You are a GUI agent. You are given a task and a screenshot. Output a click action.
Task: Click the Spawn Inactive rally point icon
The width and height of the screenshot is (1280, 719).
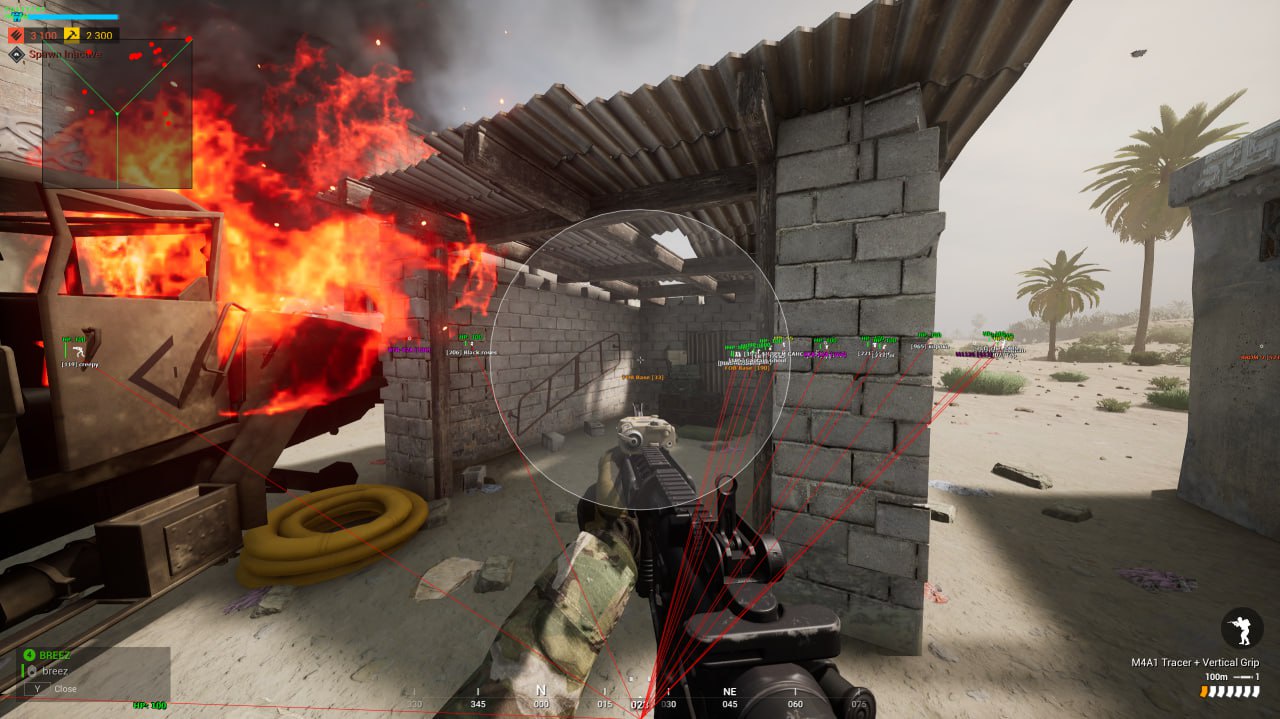(16, 54)
